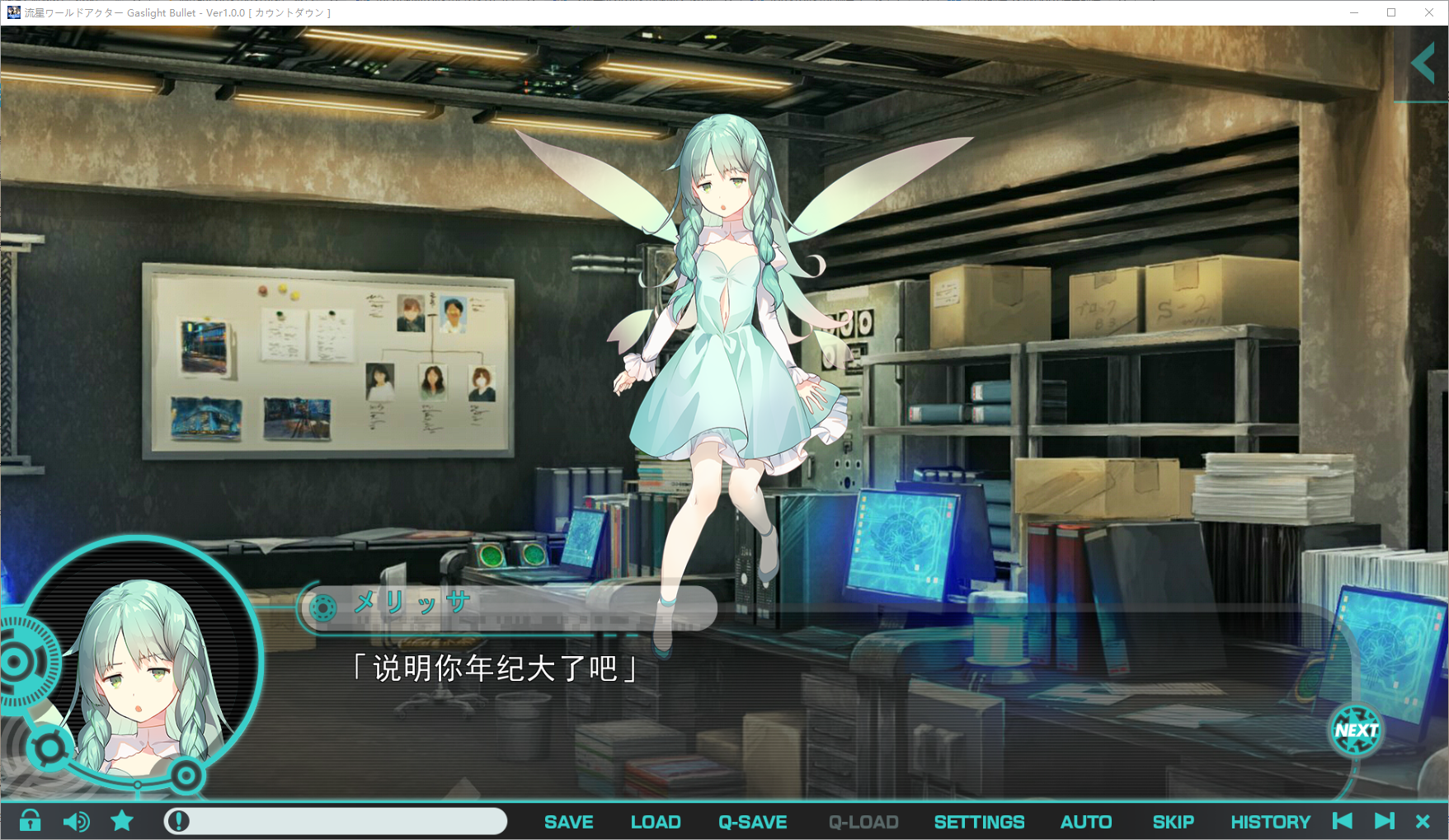Expand the side panel arrow tab
1449x840 pixels.
(x=1423, y=64)
